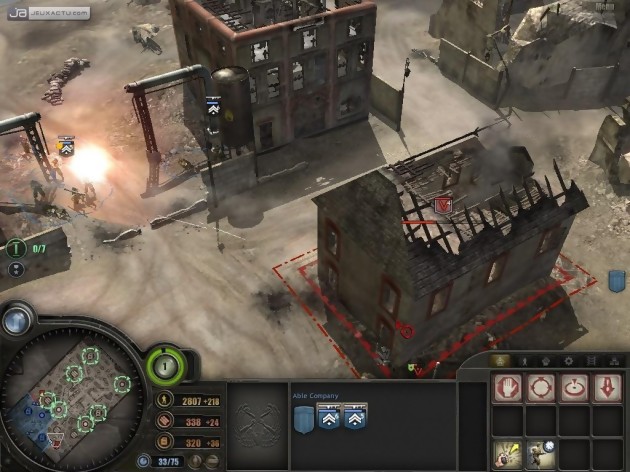Click the blue shield icon at screen edge
The image size is (630, 472).
coord(617,281)
